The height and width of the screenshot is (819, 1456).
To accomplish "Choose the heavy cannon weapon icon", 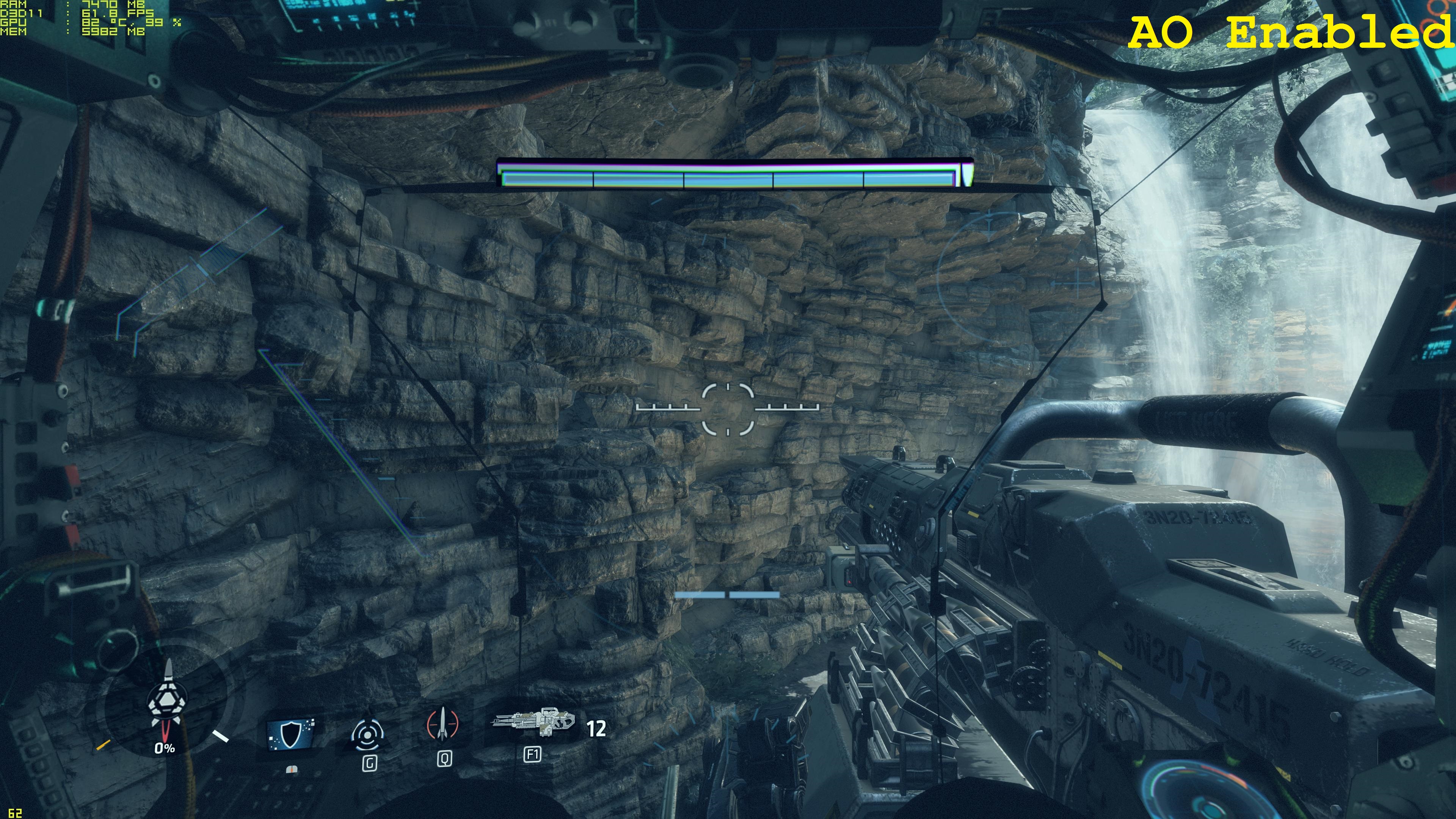I will click(533, 722).
